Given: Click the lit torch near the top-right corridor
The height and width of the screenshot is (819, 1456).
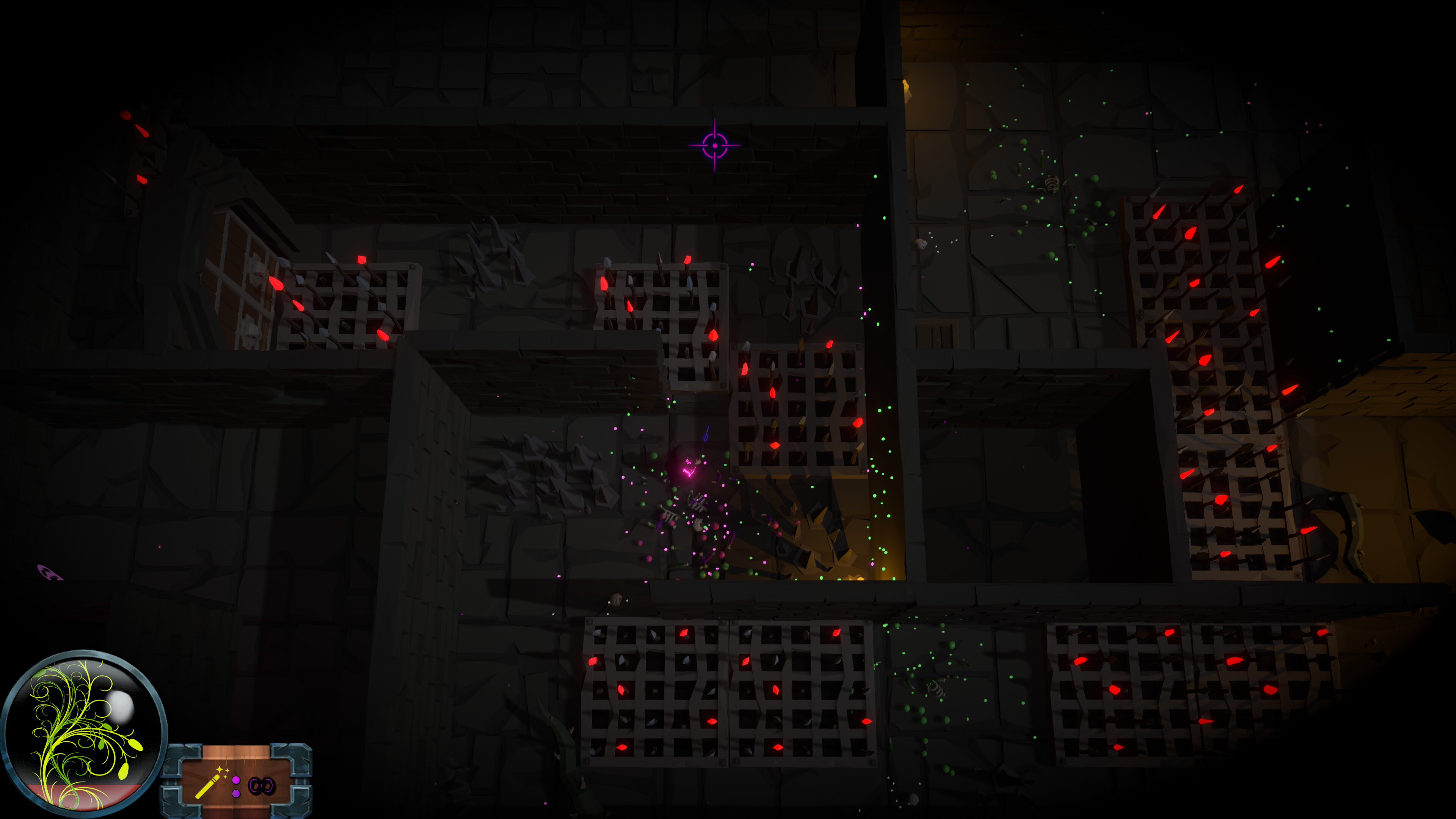Looking at the screenshot, I should [906, 88].
